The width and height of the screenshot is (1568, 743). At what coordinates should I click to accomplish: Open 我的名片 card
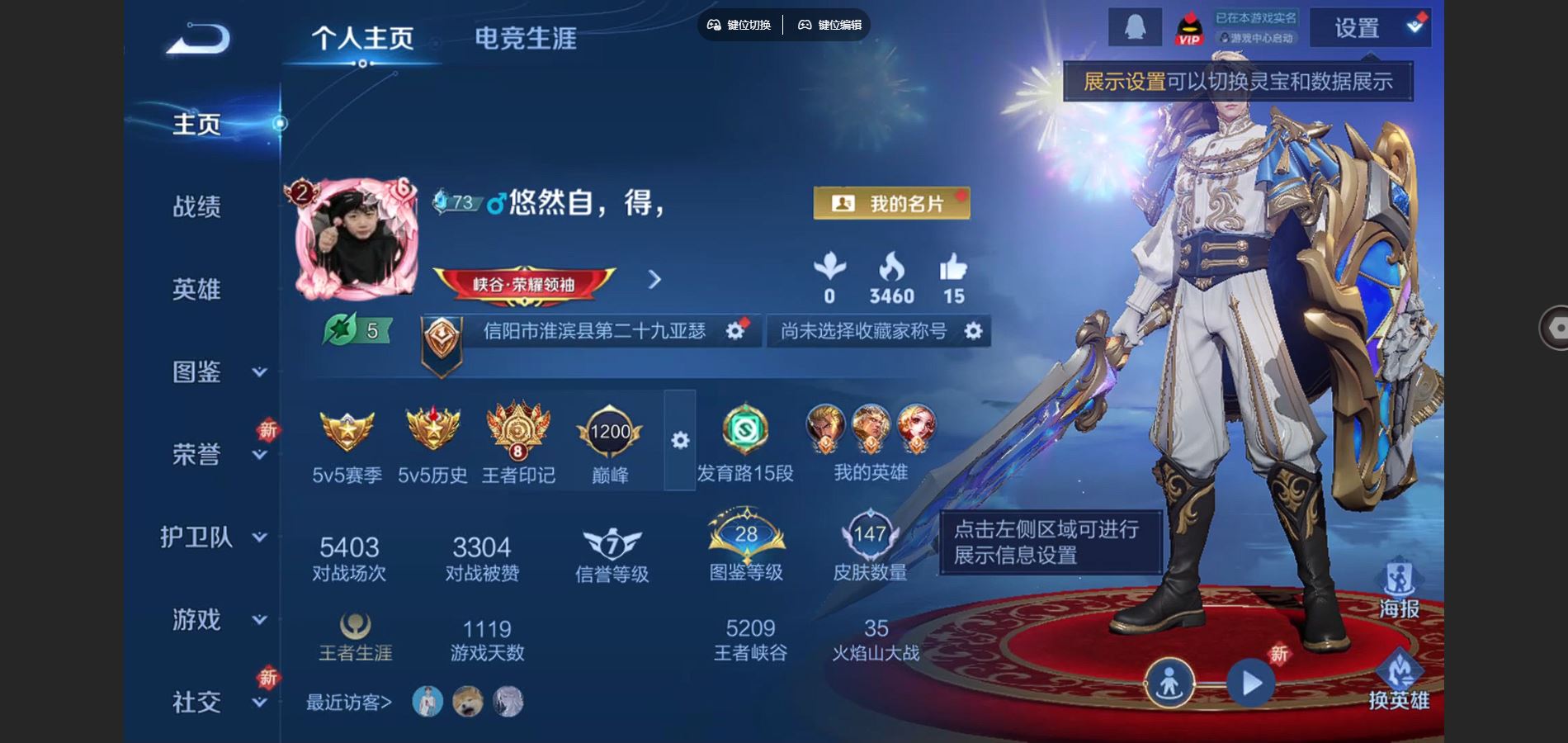coord(891,203)
